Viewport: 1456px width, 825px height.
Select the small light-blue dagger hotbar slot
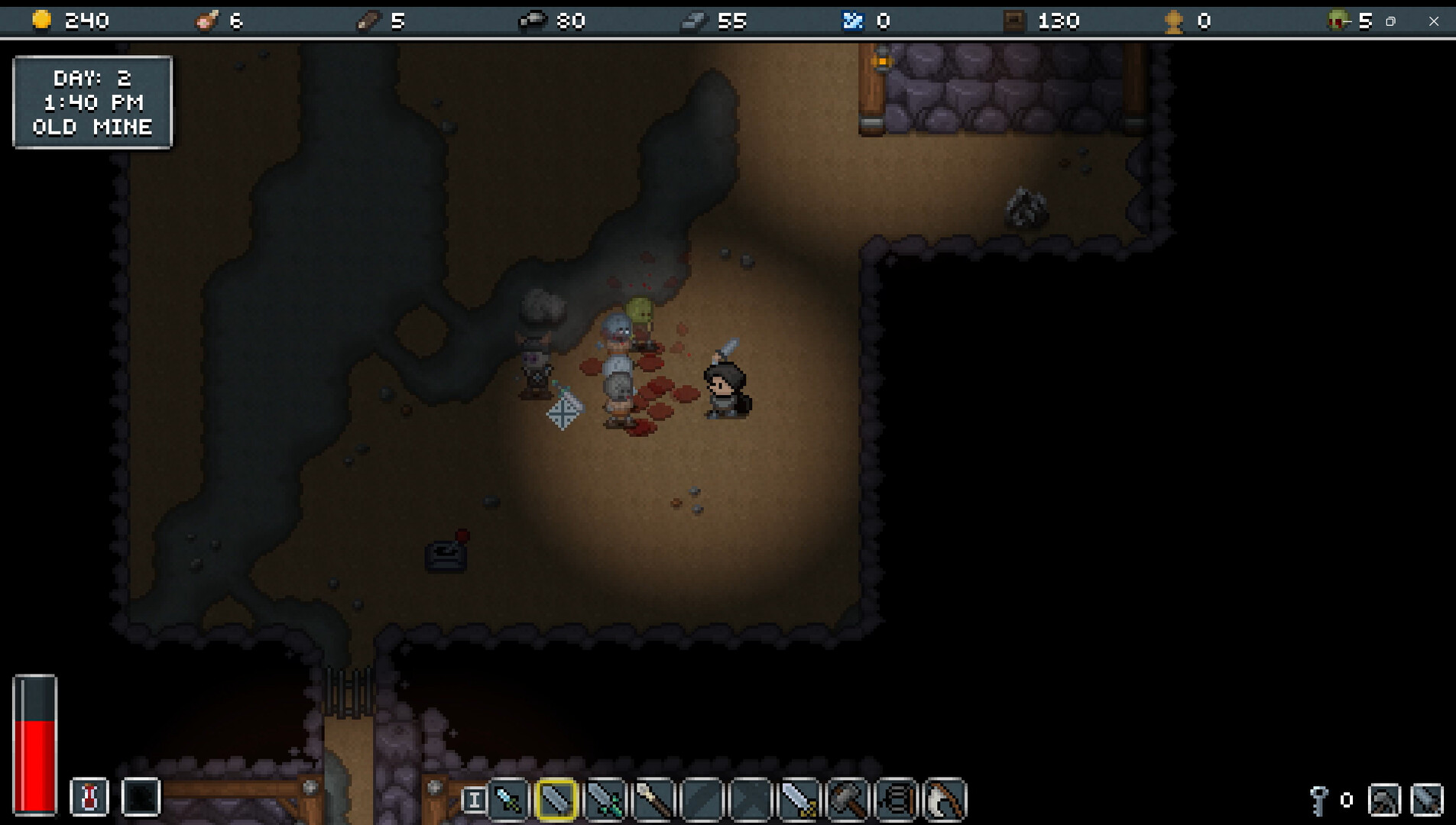coord(508,799)
